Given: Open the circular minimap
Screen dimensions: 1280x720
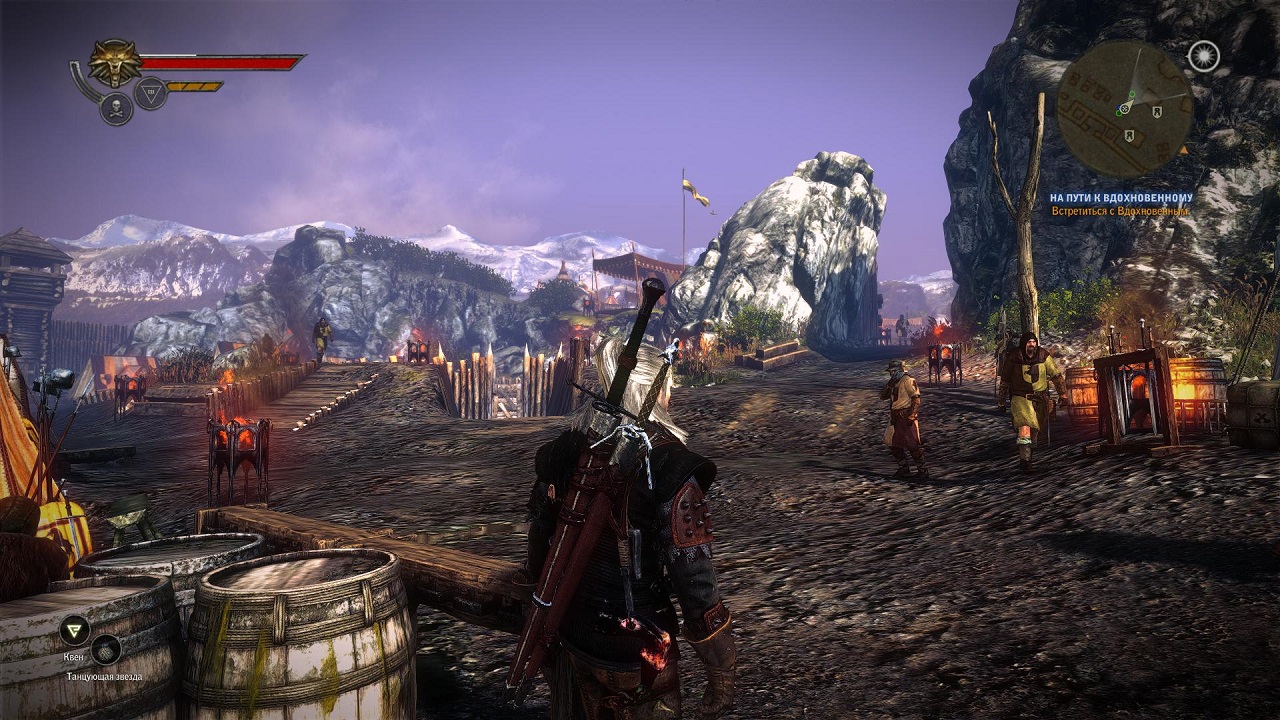Looking at the screenshot, I should pos(1124,108).
